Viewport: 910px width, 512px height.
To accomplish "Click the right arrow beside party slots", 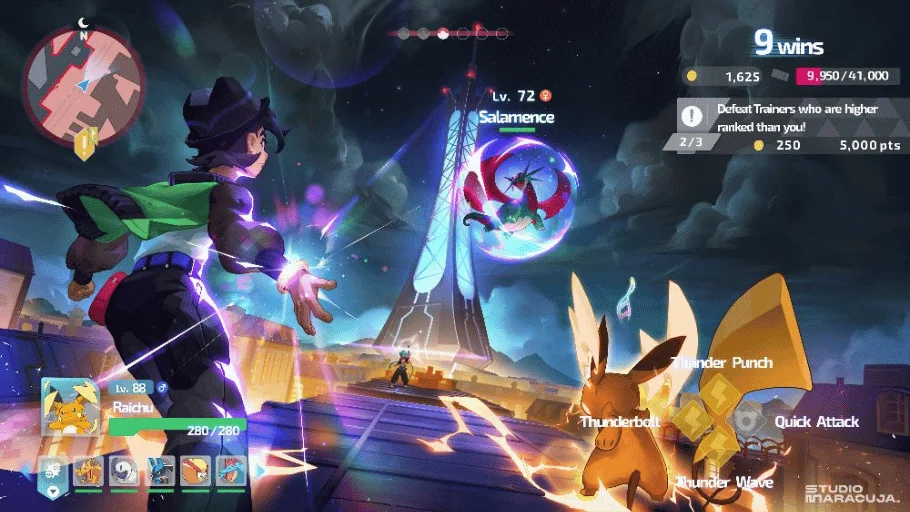I will coord(262,469).
